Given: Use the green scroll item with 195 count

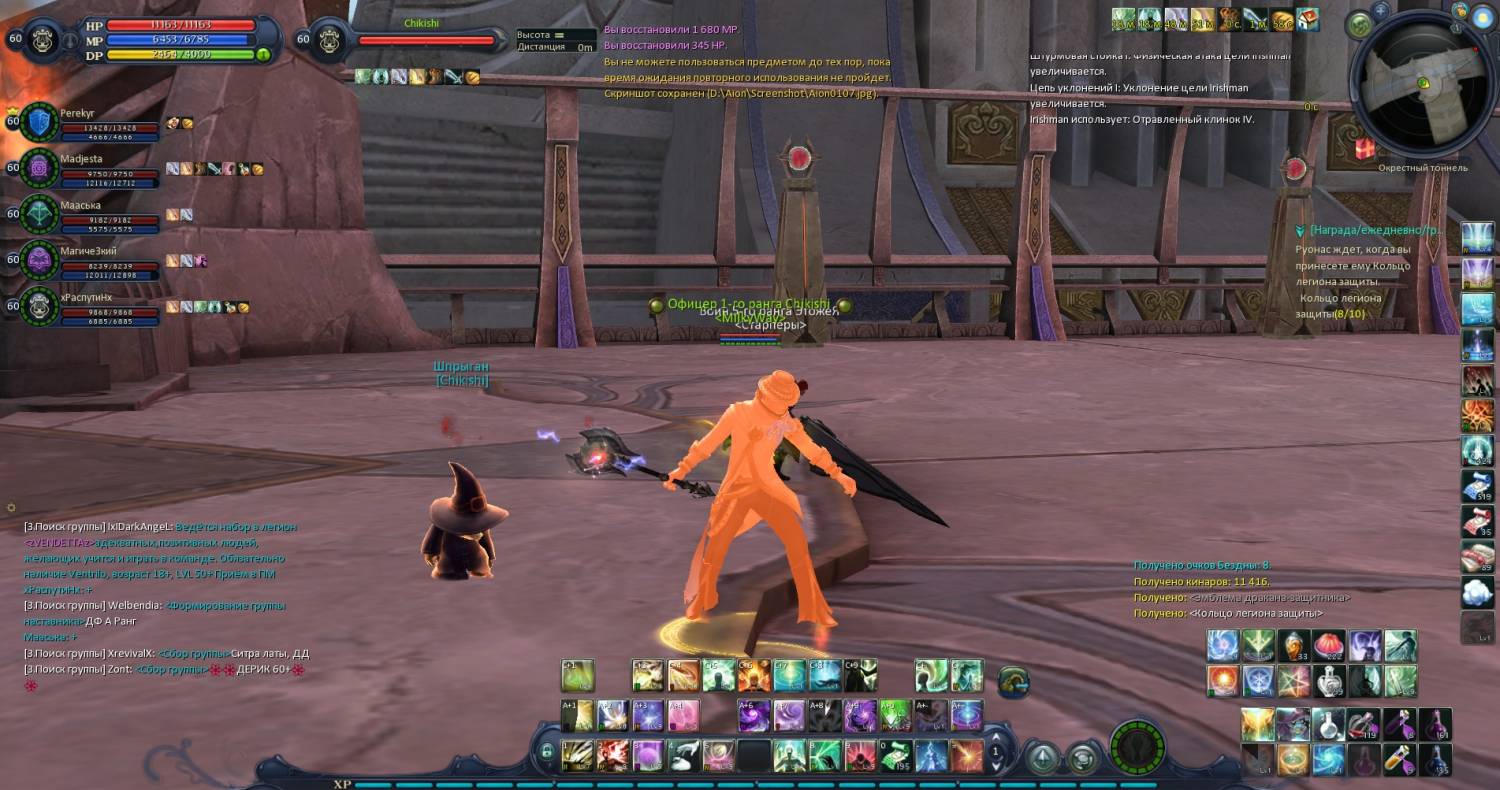Looking at the screenshot, I should point(895,755).
